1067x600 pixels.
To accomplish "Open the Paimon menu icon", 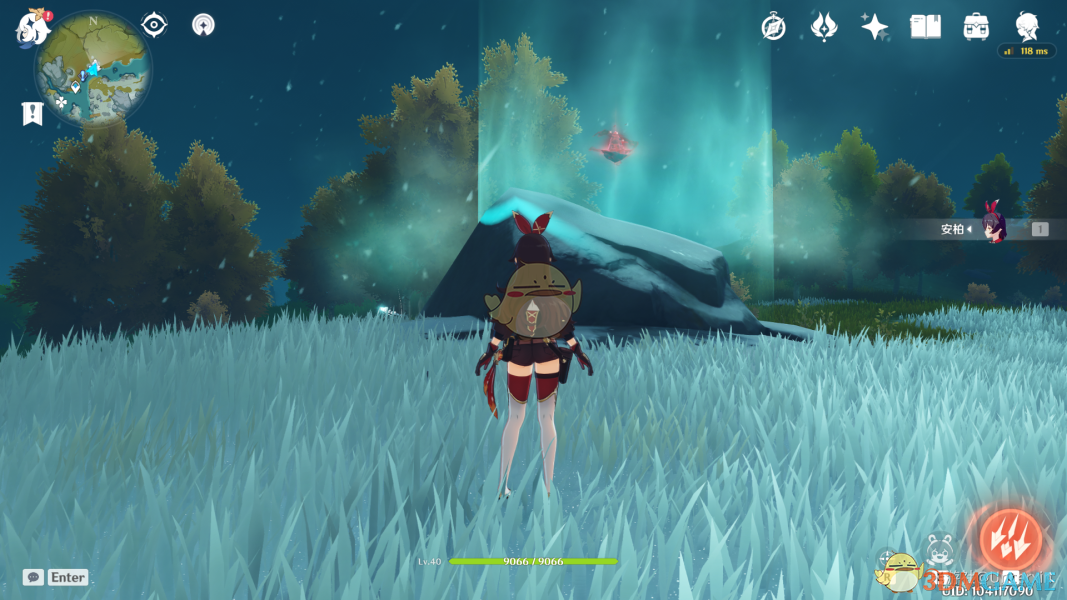I will 33,27.
